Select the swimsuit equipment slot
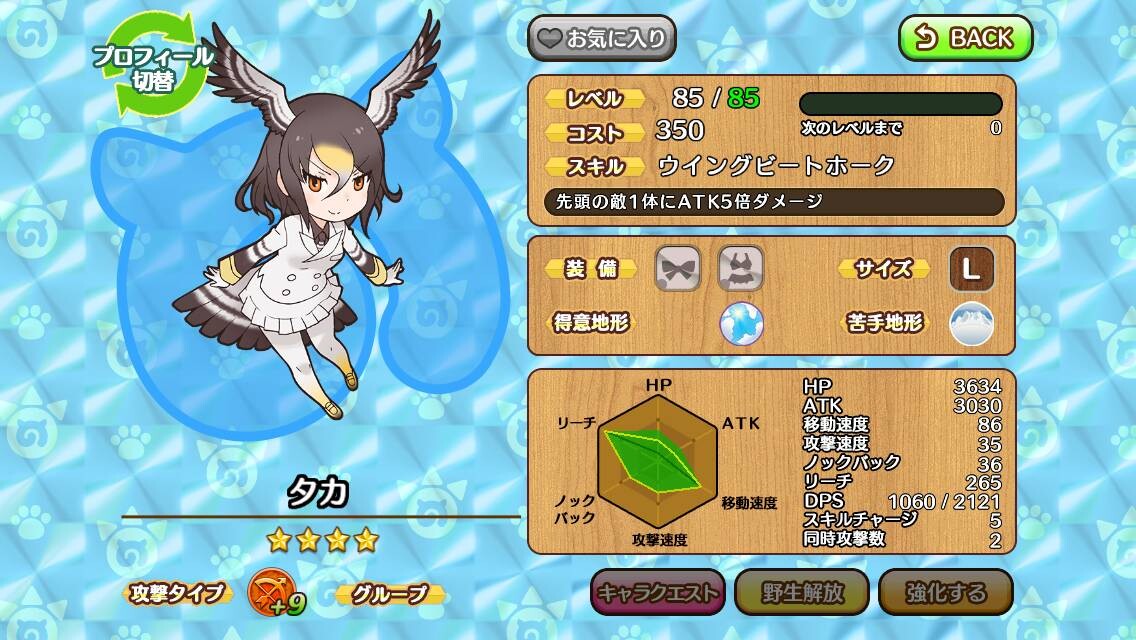The height and width of the screenshot is (640, 1136). [x=741, y=268]
